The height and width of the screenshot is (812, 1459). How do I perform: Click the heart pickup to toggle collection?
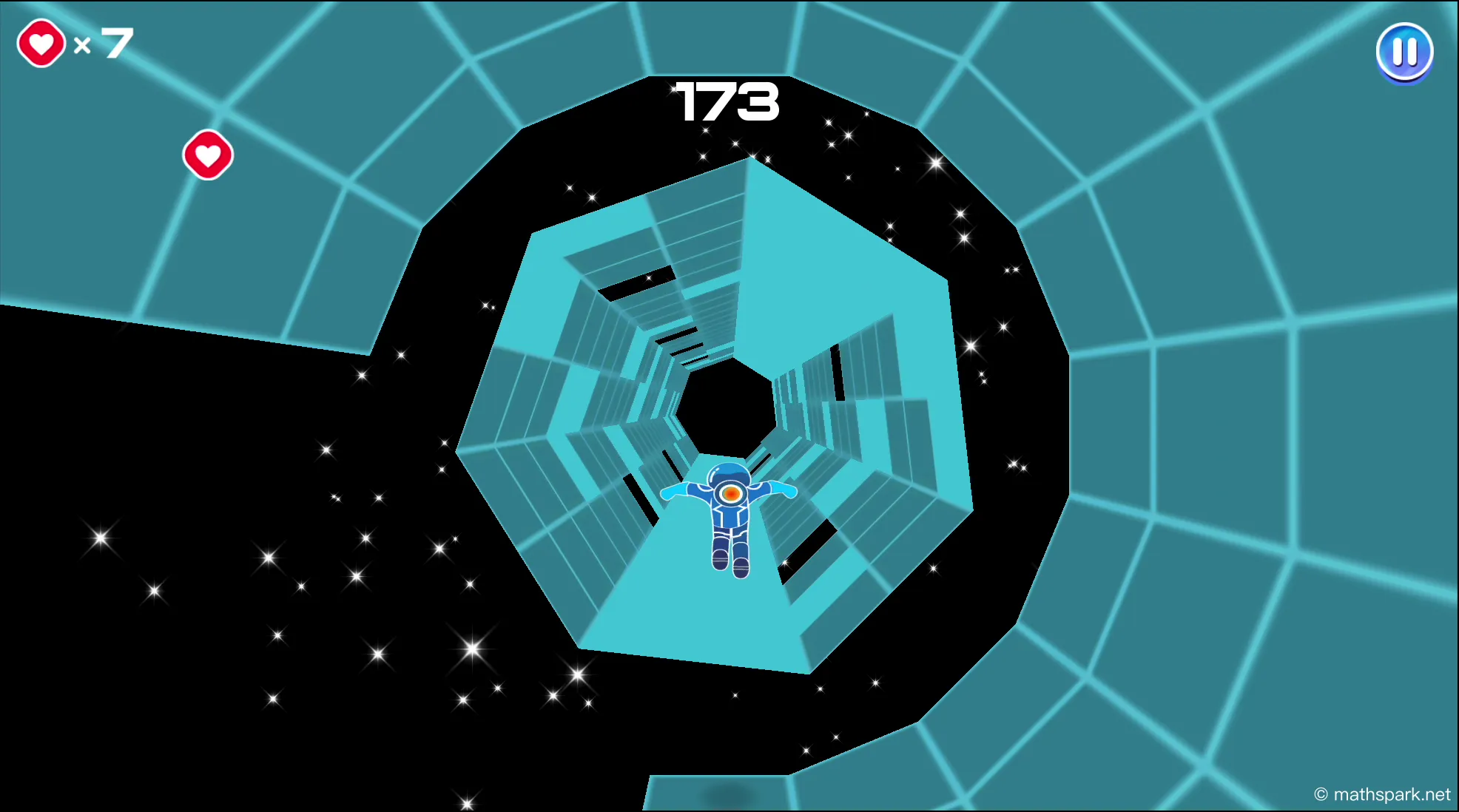click(x=208, y=155)
